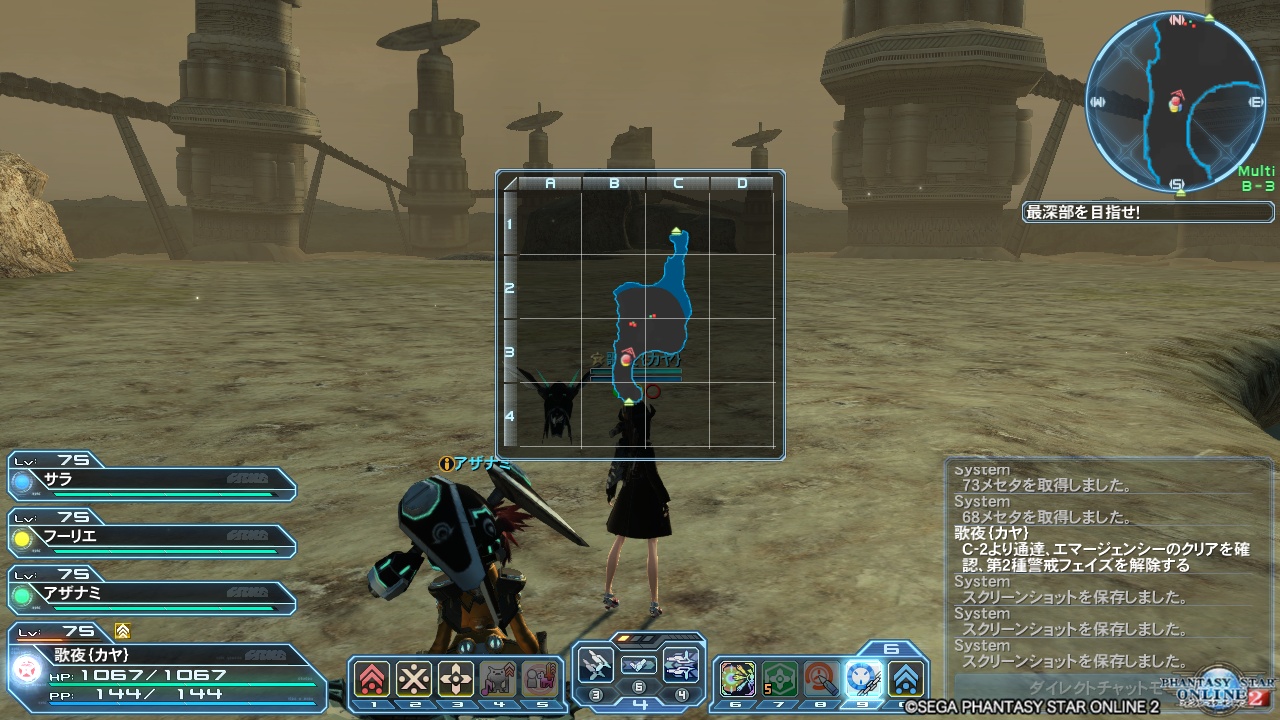The height and width of the screenshot is (720, 1280).
Task: Select the red chevron skill in slot 1
Action: coord(372,679)
